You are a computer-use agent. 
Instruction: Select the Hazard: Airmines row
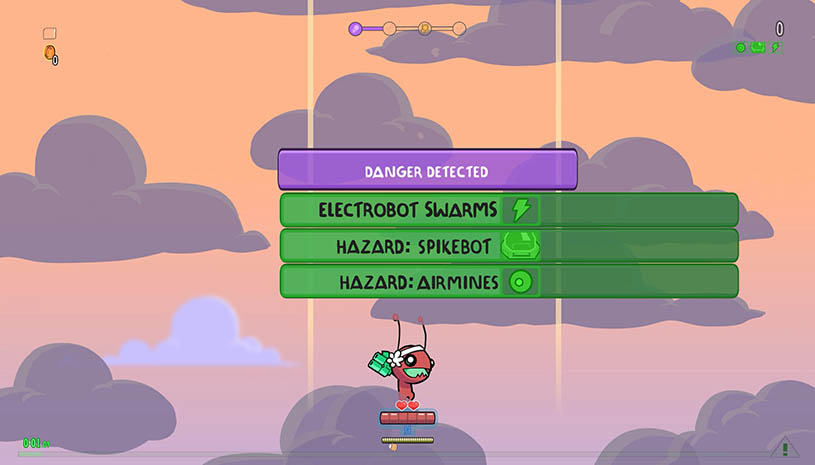(508, 282)
